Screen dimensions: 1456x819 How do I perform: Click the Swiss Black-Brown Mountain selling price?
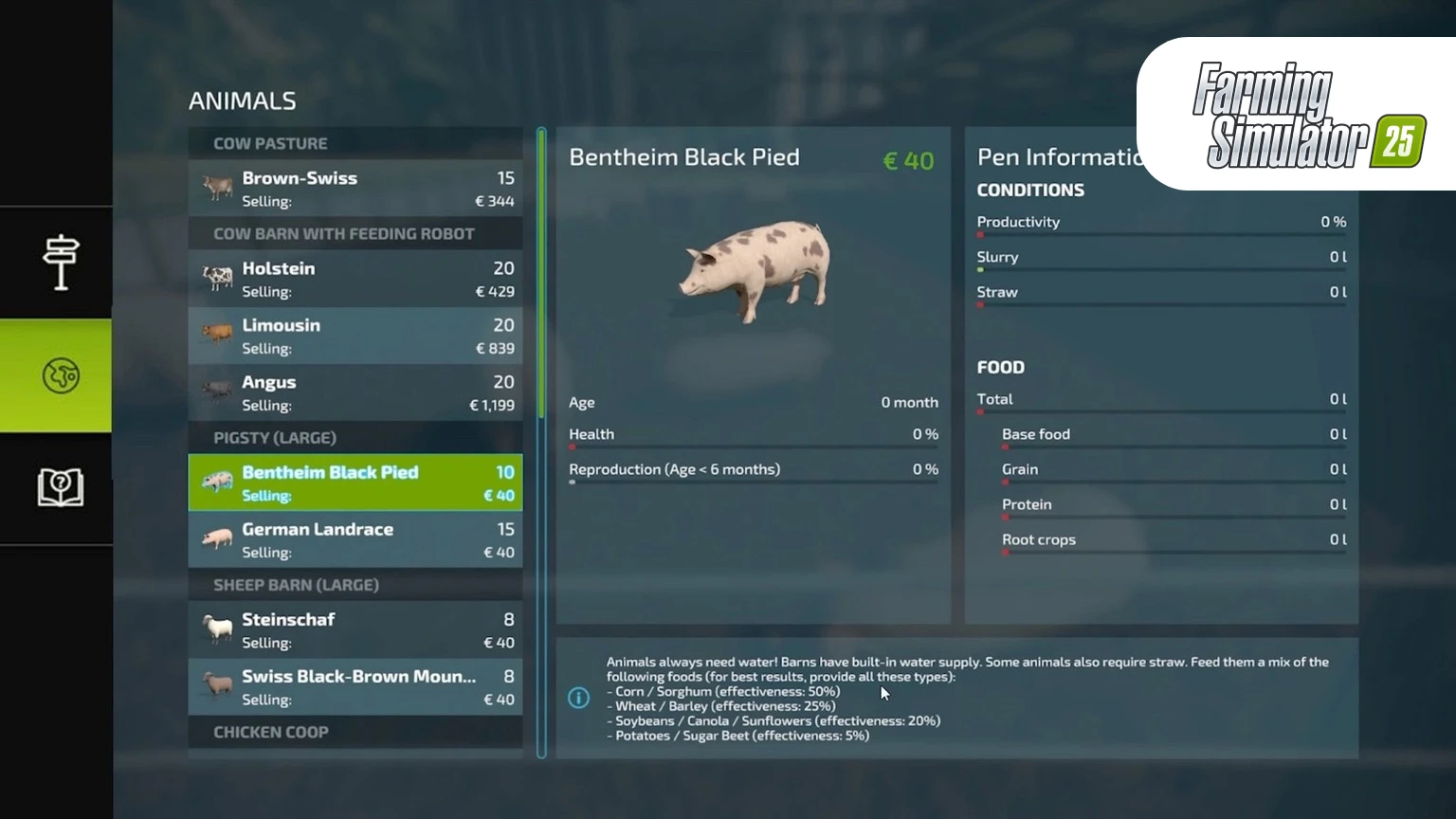click(499, 699)
